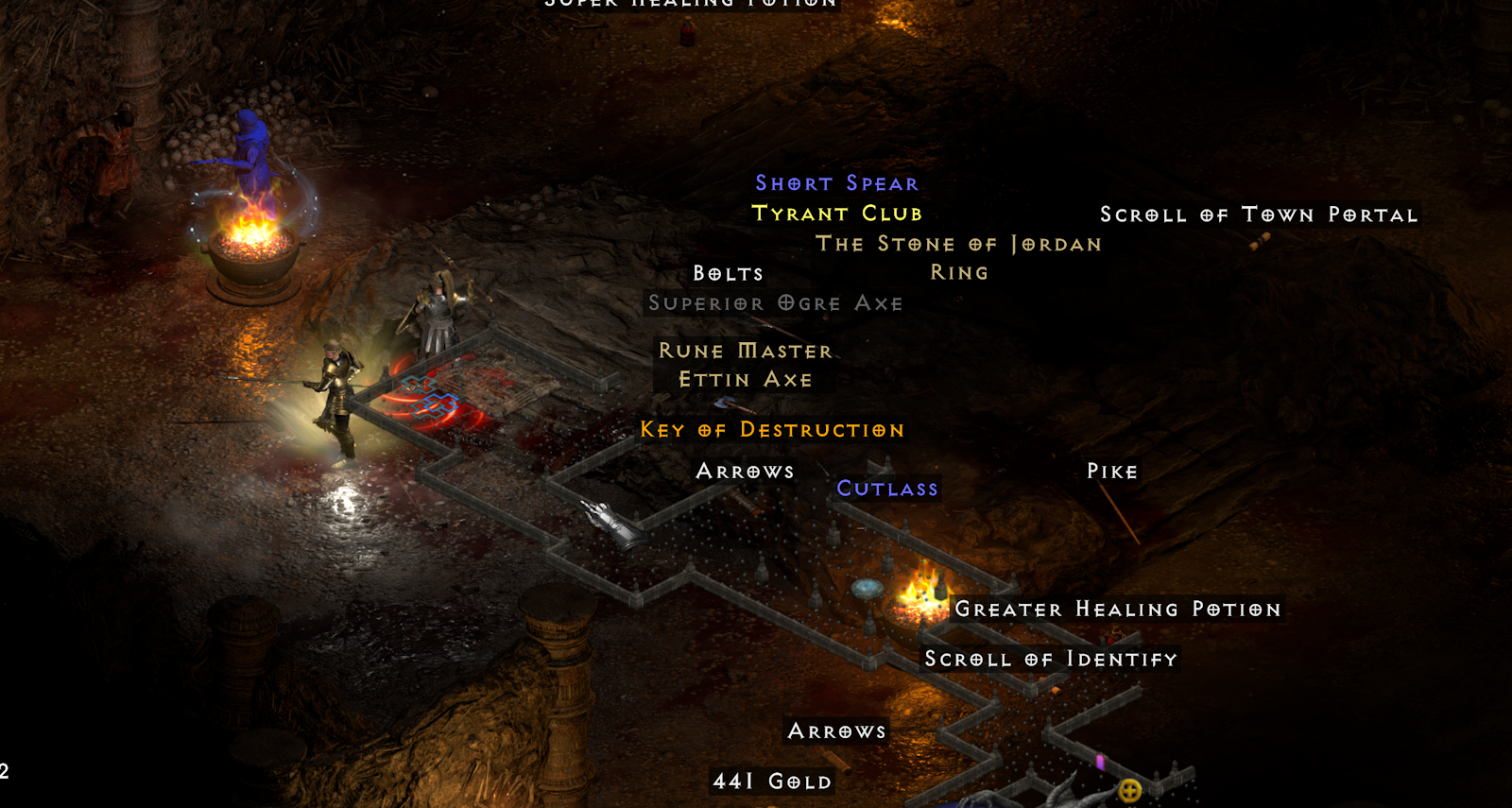
Task: Grab the Key of Destruction
Action: pos(770,430)
